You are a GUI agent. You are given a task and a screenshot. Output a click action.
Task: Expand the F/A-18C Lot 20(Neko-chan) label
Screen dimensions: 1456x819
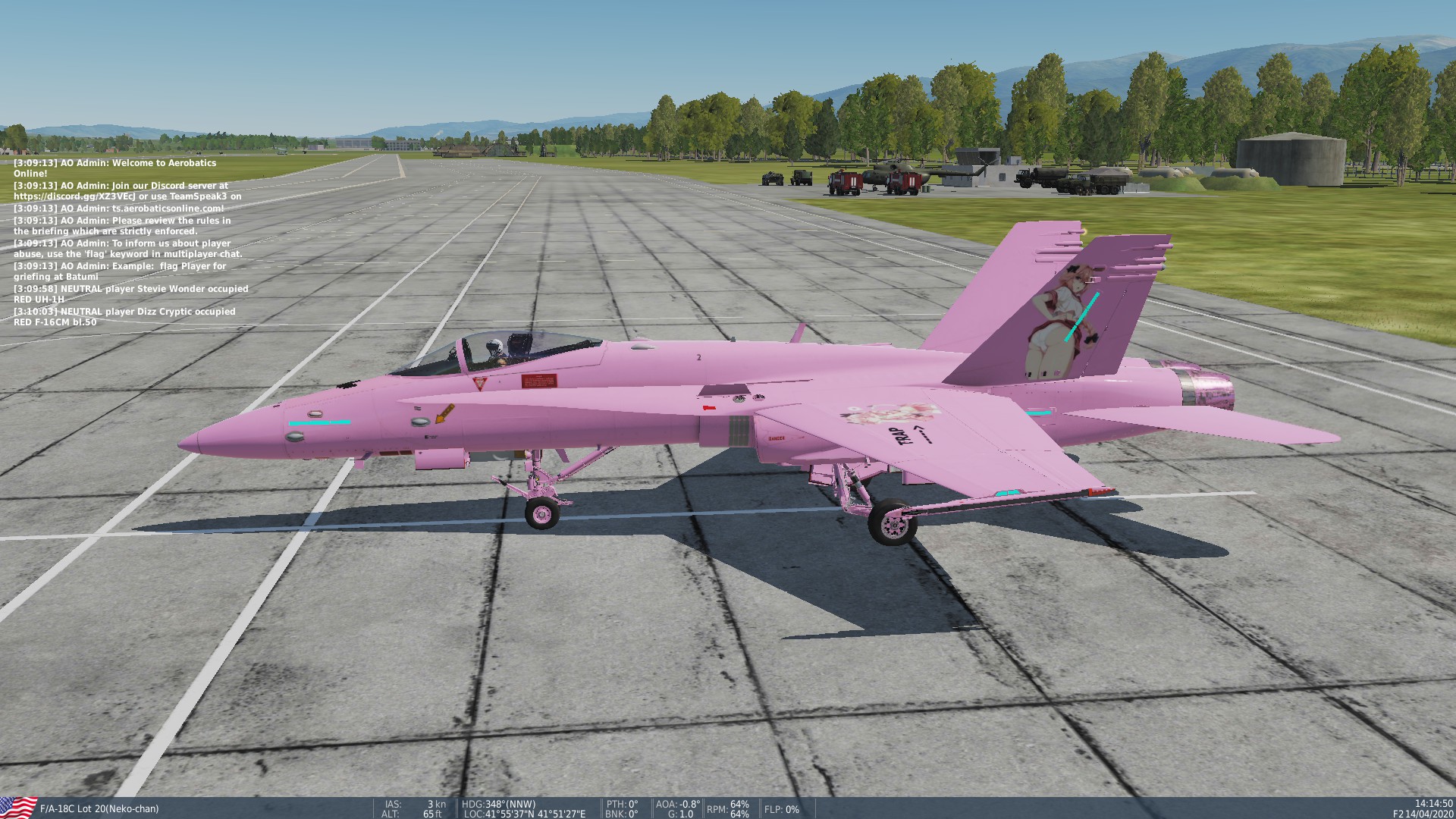99,808
